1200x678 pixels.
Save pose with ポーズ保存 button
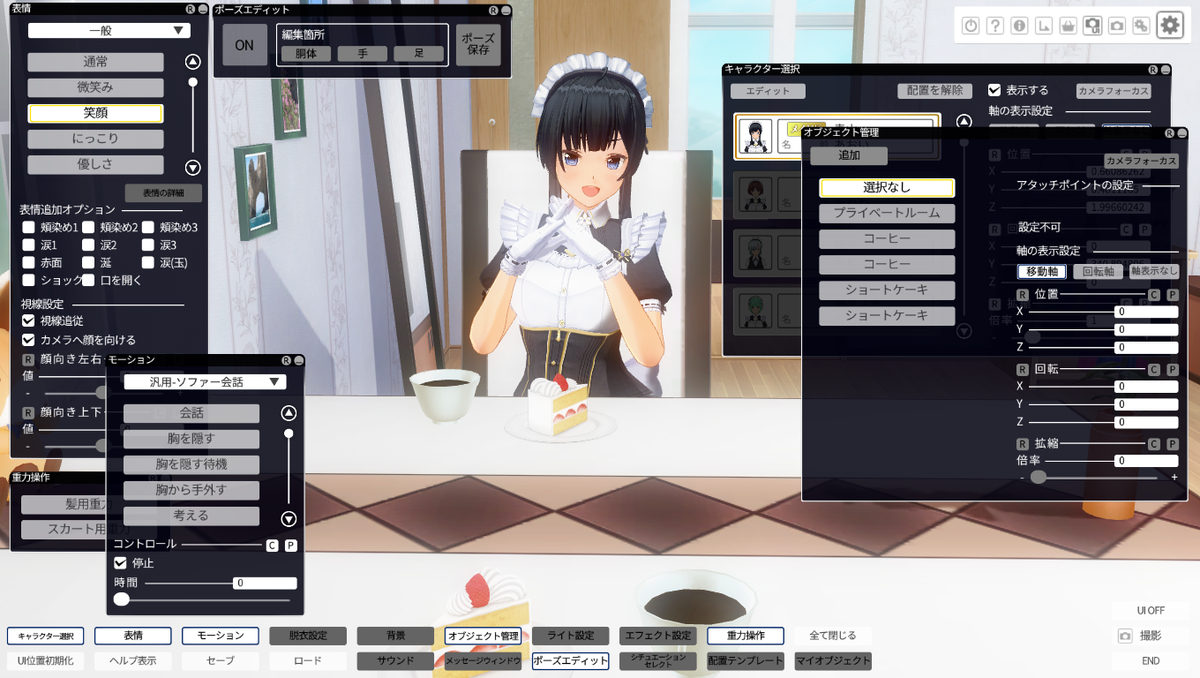pyautogui.click(x=478, y=45)
